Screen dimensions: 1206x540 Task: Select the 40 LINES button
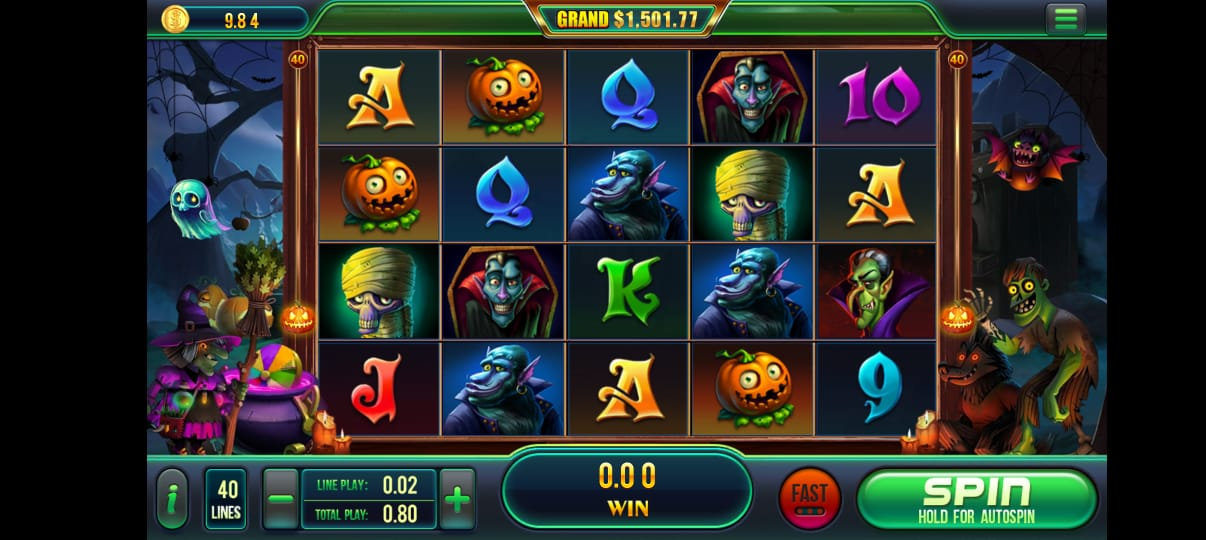pyautogui.click(x=226, y=498)
